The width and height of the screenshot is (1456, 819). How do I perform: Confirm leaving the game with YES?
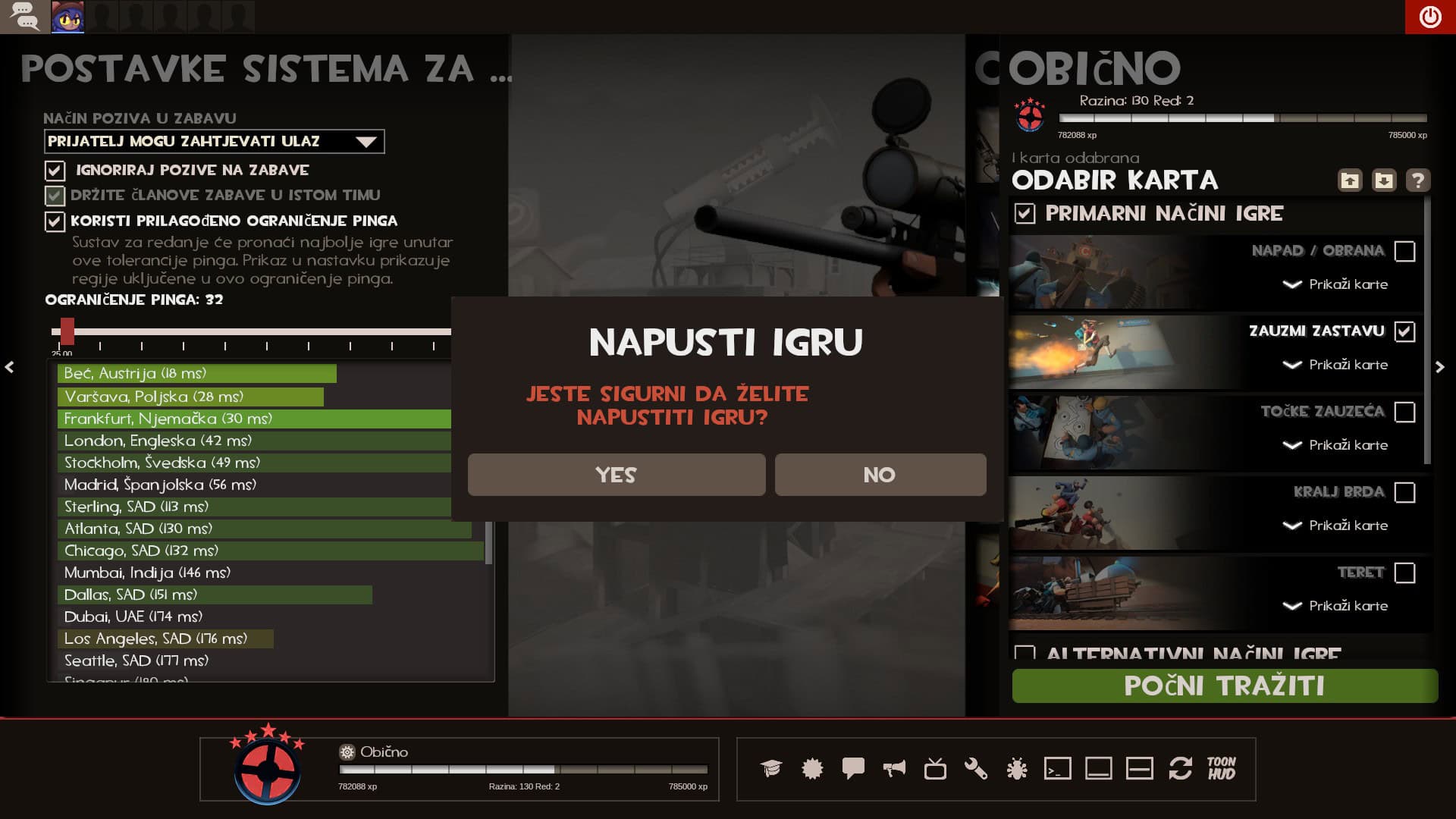tap(616, 475)
